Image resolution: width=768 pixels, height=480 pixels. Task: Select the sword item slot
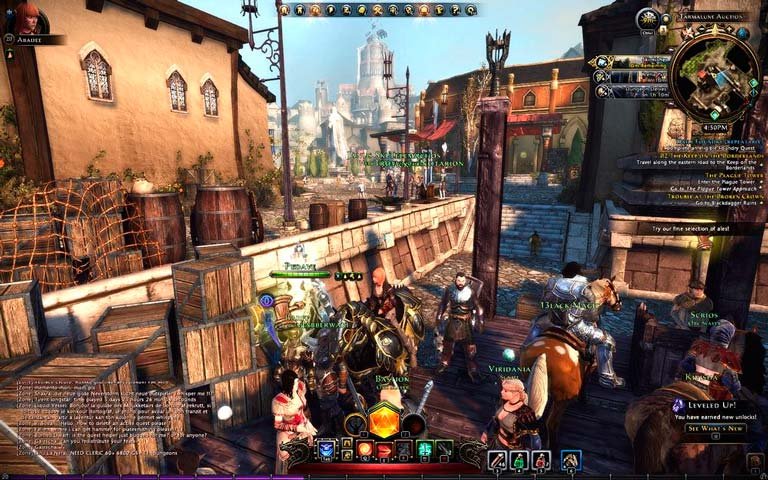point(497,460)
